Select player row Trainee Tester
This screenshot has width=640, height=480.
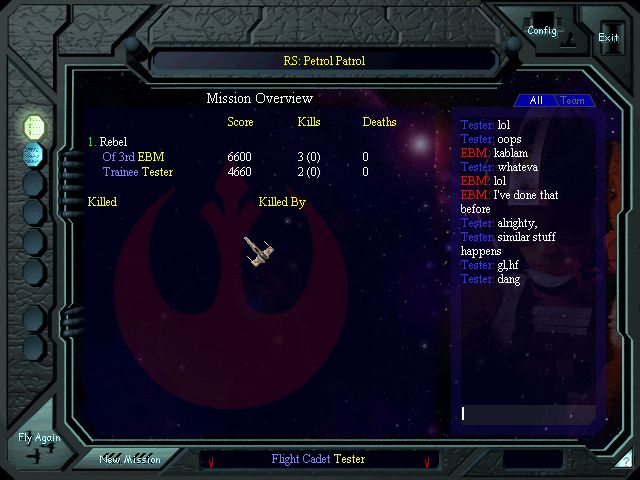coord(137,172)
